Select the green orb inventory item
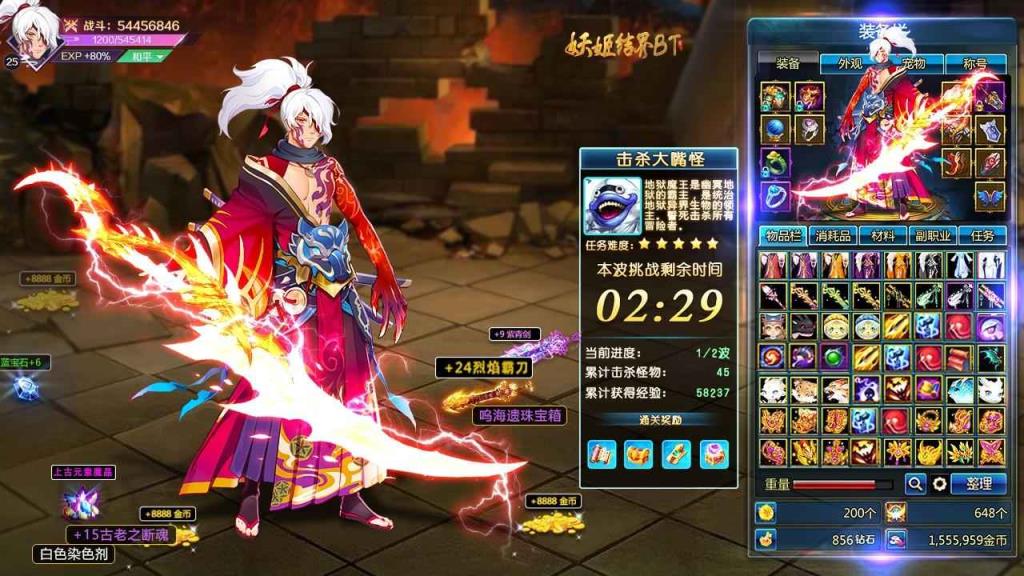Image resolution: width=1024 pixels, height=576 pixels. point(836,357)
